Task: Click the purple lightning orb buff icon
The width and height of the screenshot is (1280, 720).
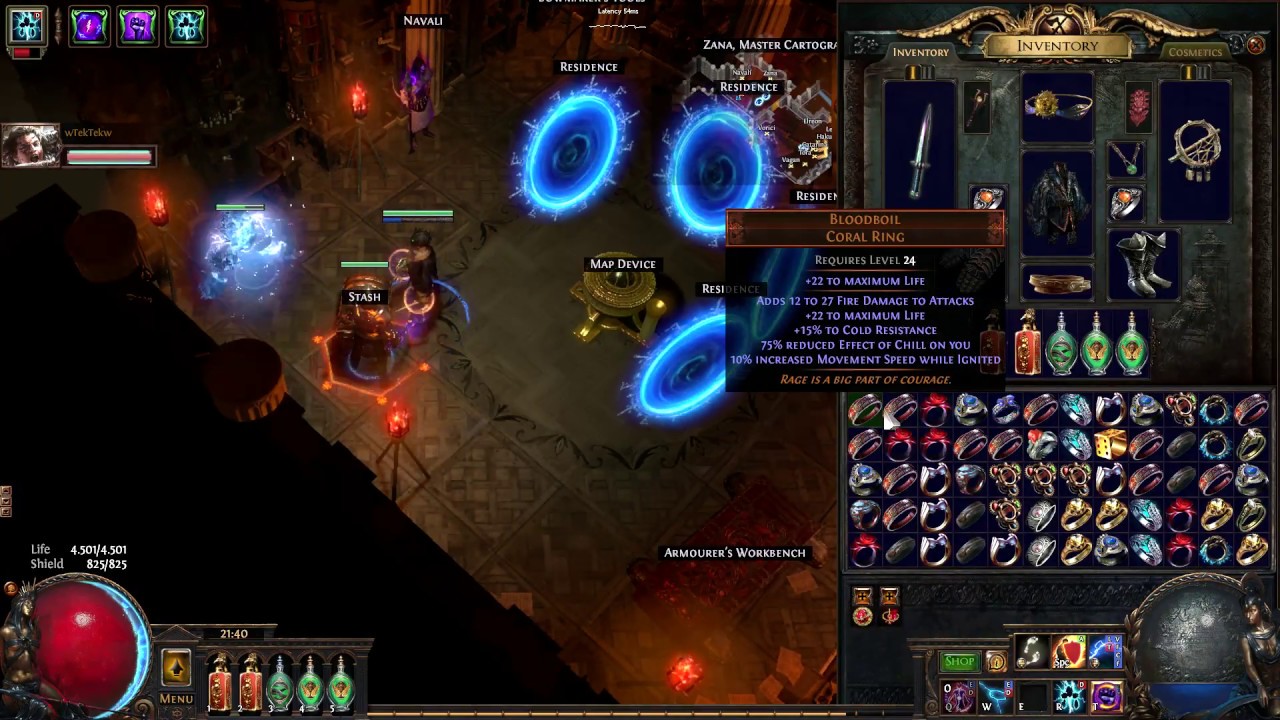Action: click(89, 27)
